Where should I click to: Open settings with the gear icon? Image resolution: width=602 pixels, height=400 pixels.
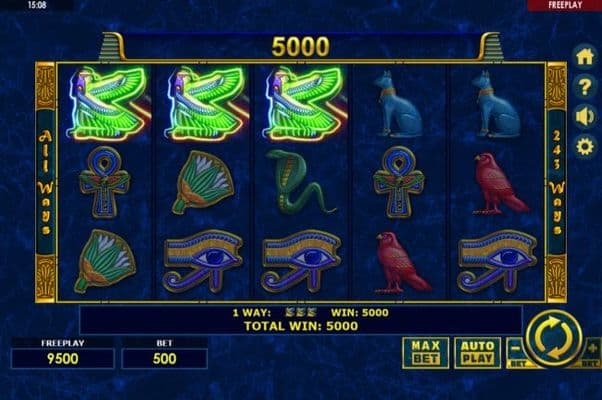(585, 146)
